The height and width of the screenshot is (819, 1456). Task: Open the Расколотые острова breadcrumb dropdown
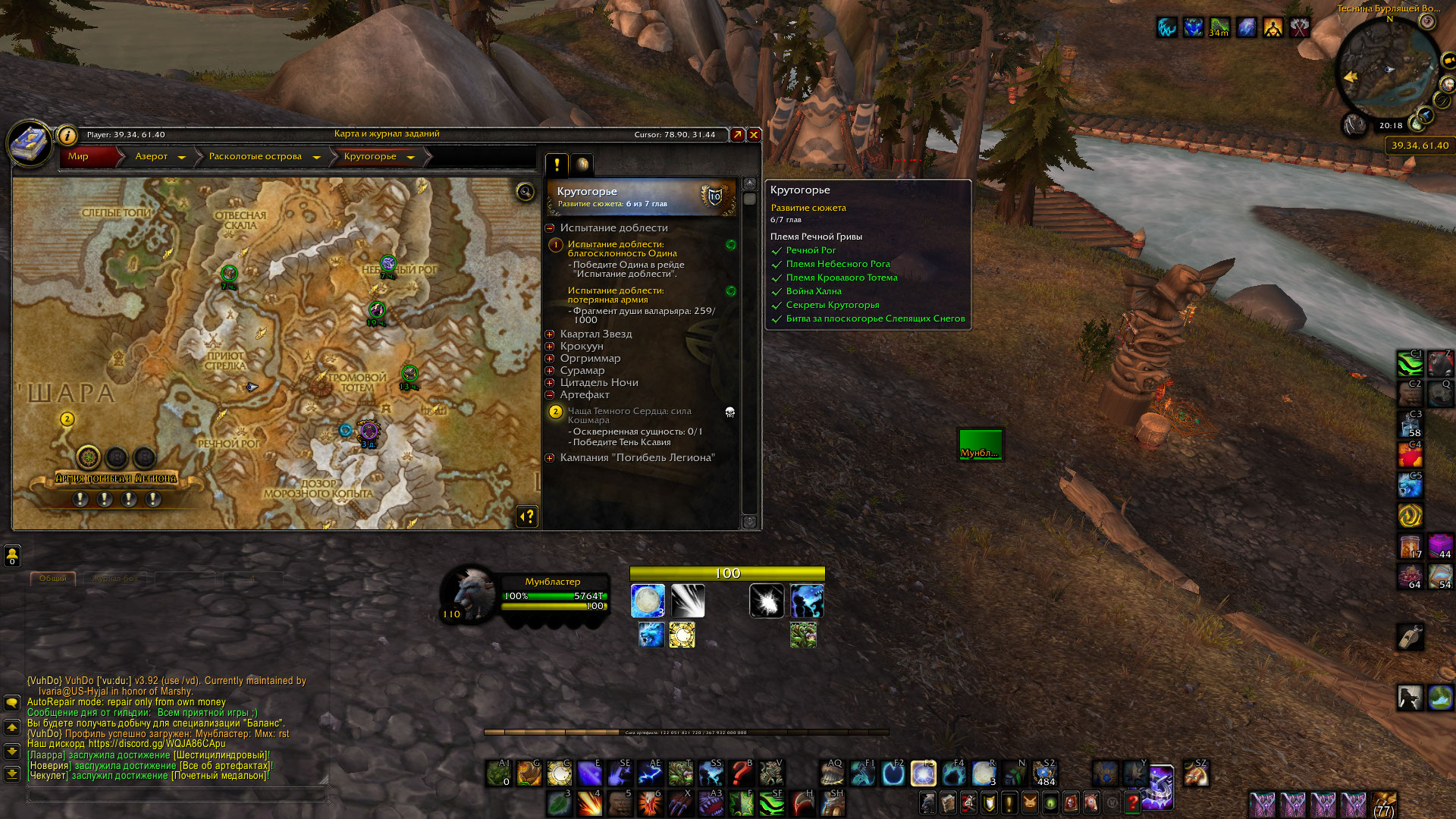click(x=316, y=157)
